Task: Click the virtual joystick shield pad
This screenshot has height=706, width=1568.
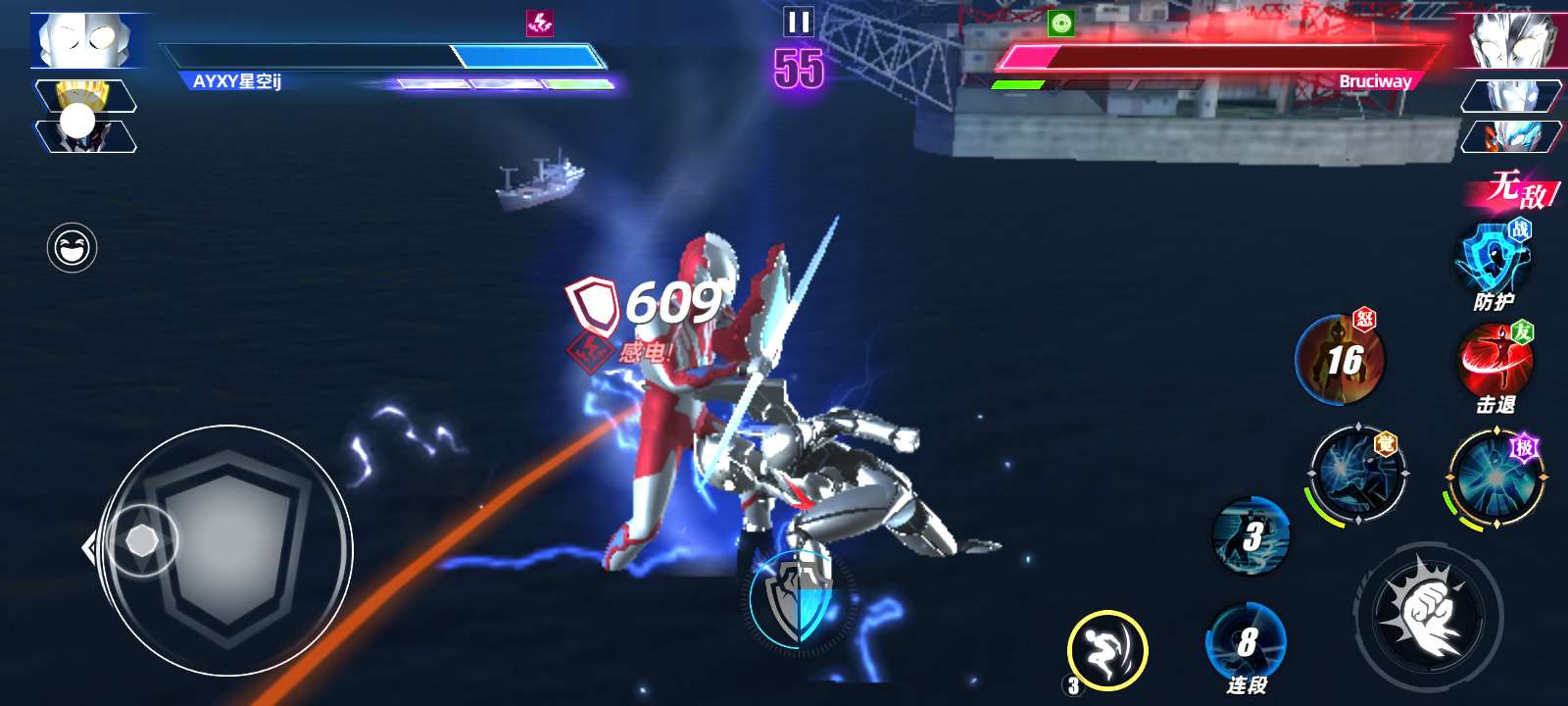Action: tap(226, 550)
